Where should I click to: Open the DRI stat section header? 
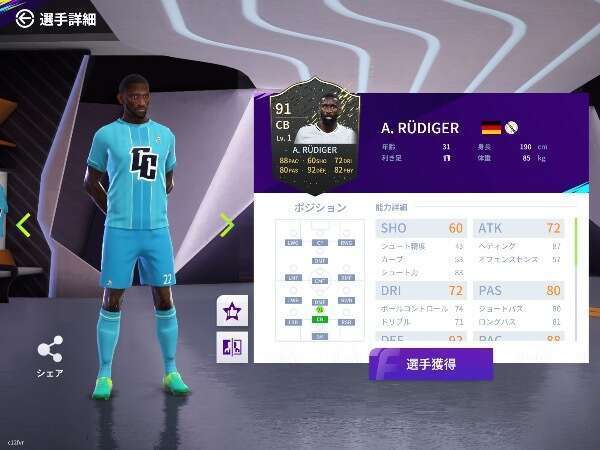421,290
